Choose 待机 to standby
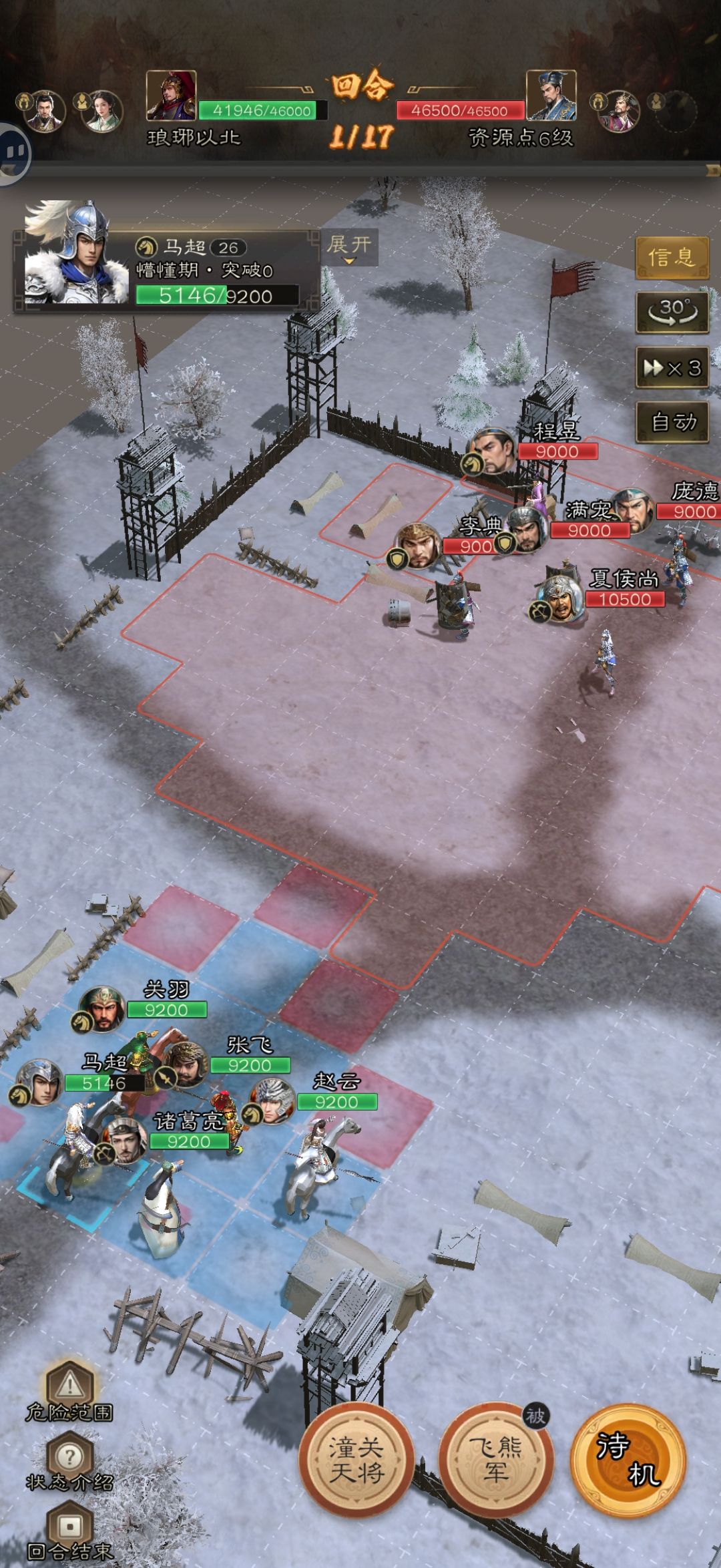This screenshot has height=1568, width=721. point(628,1459)
